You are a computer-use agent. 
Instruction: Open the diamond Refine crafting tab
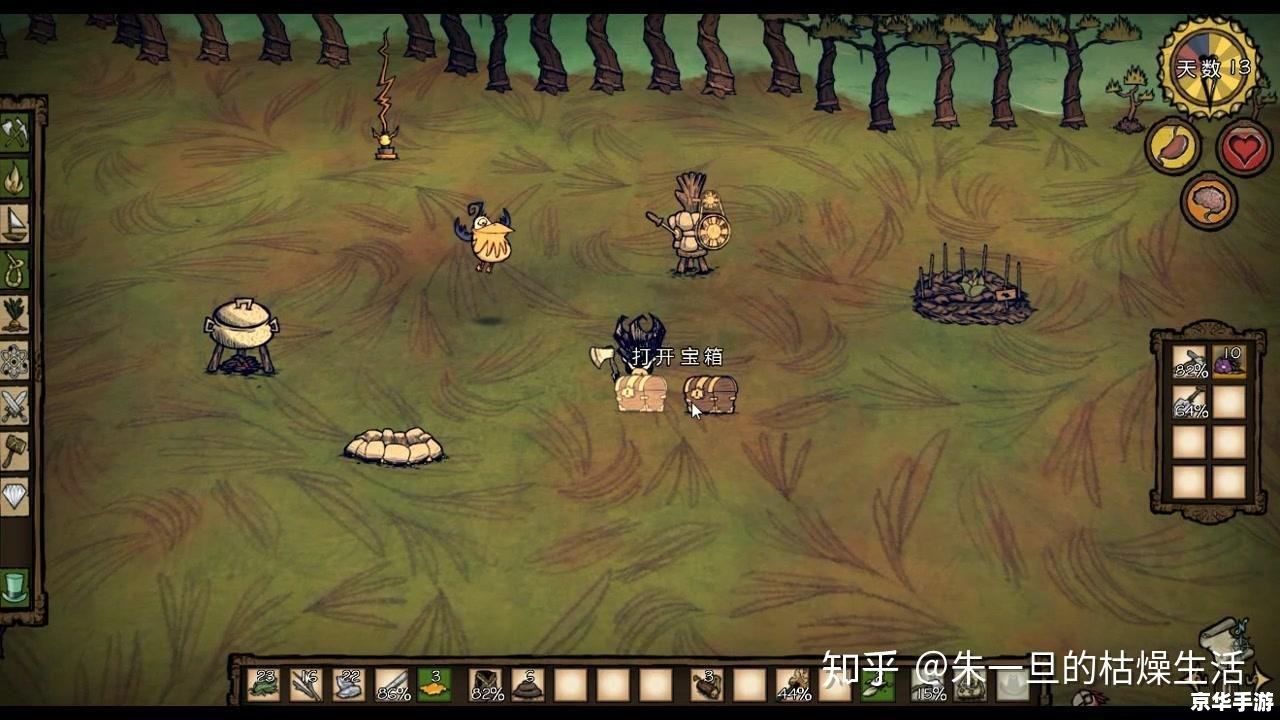[x=14, y=495]
